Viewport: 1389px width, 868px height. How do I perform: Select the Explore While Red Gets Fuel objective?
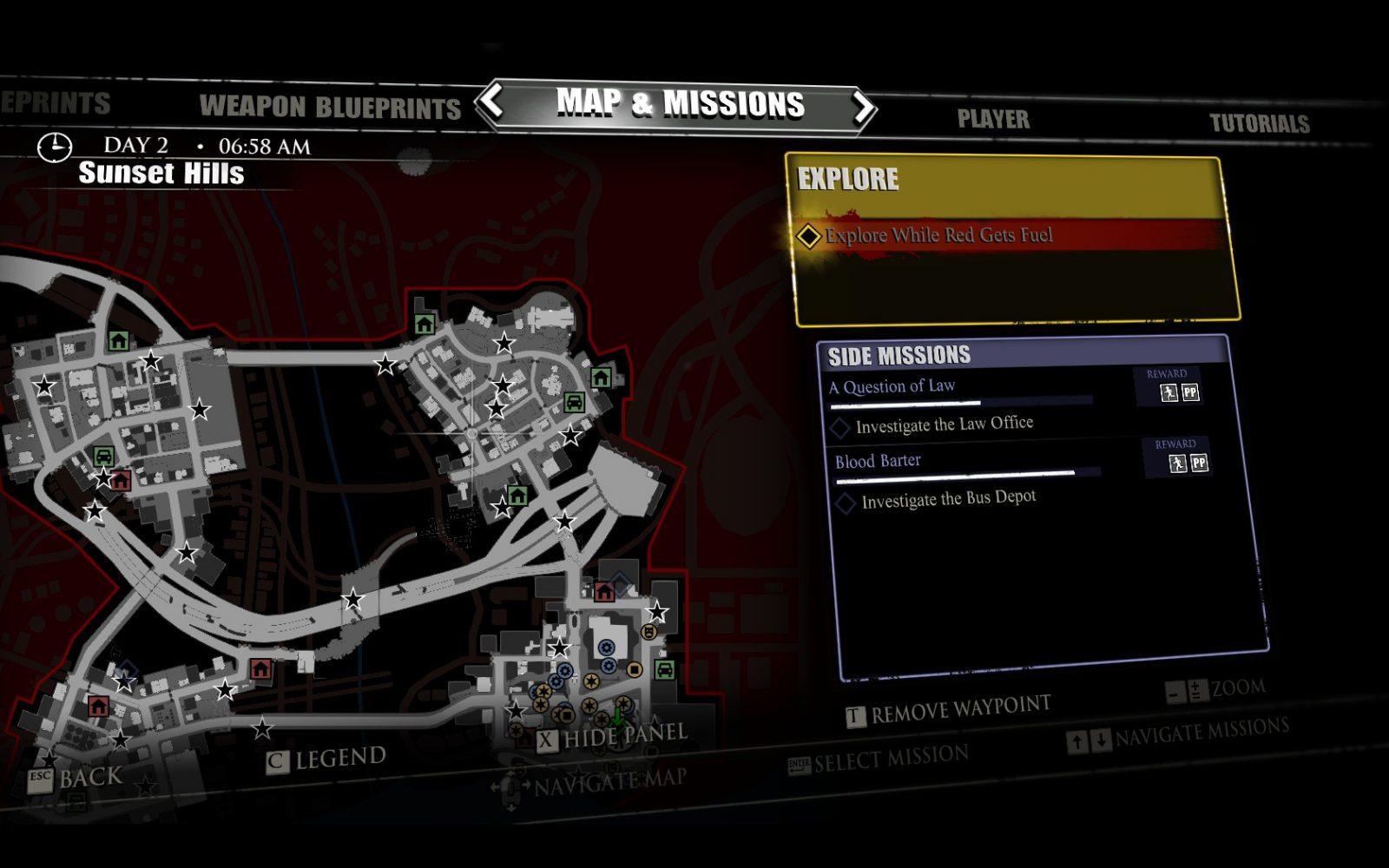[938, 235]
